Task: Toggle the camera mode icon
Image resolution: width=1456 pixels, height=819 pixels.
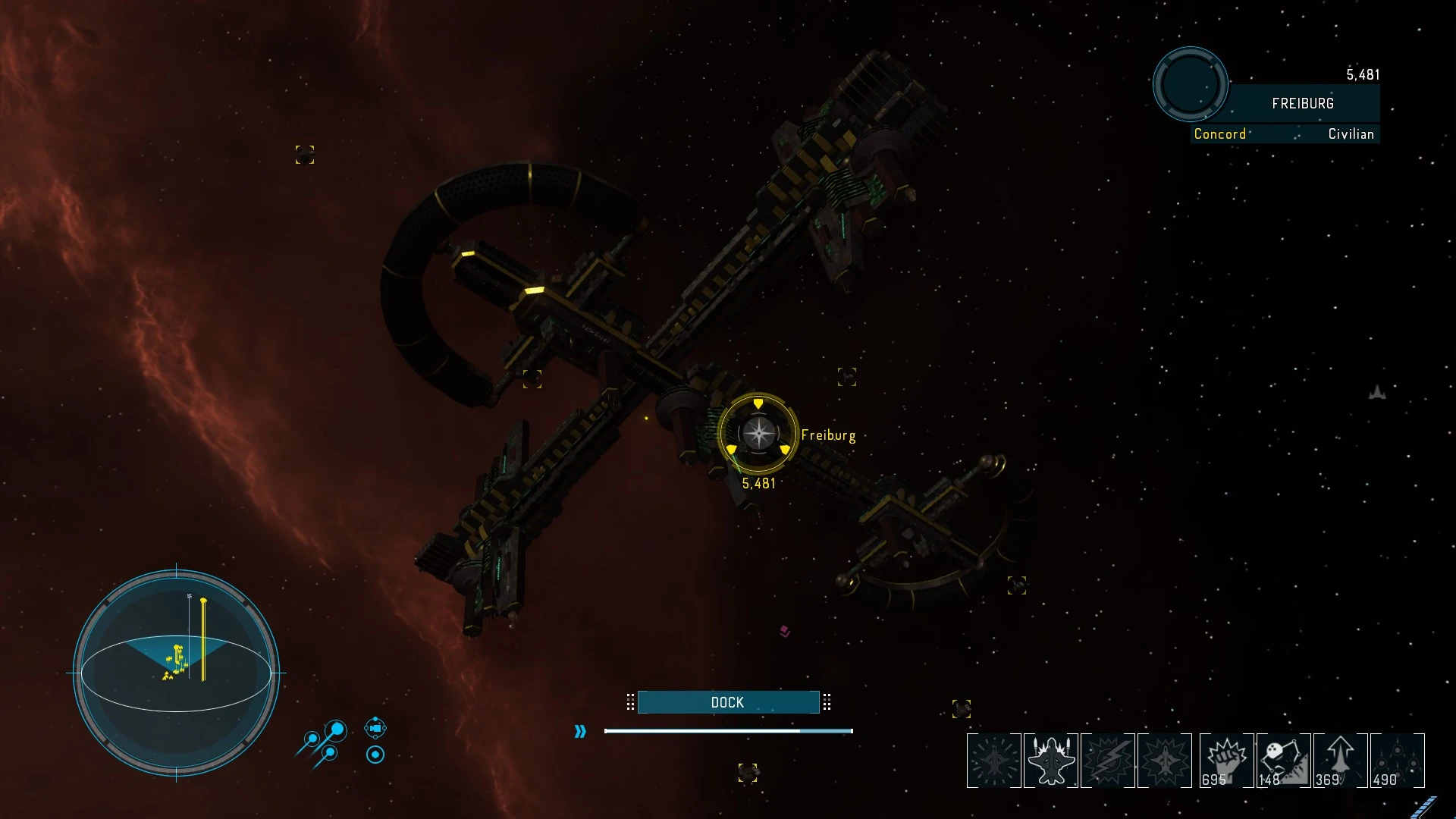Action: tap(375, 728)
